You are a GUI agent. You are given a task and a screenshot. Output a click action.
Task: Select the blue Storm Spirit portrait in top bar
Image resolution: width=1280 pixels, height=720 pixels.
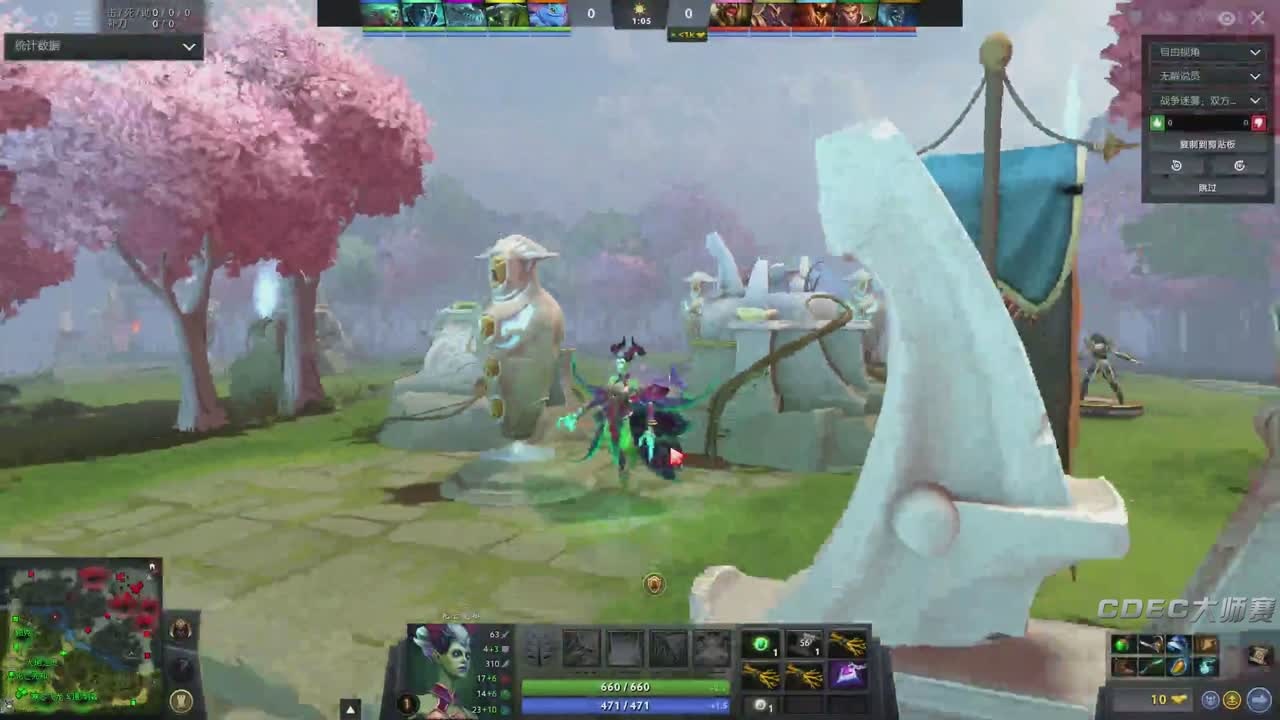coord(549,14)
